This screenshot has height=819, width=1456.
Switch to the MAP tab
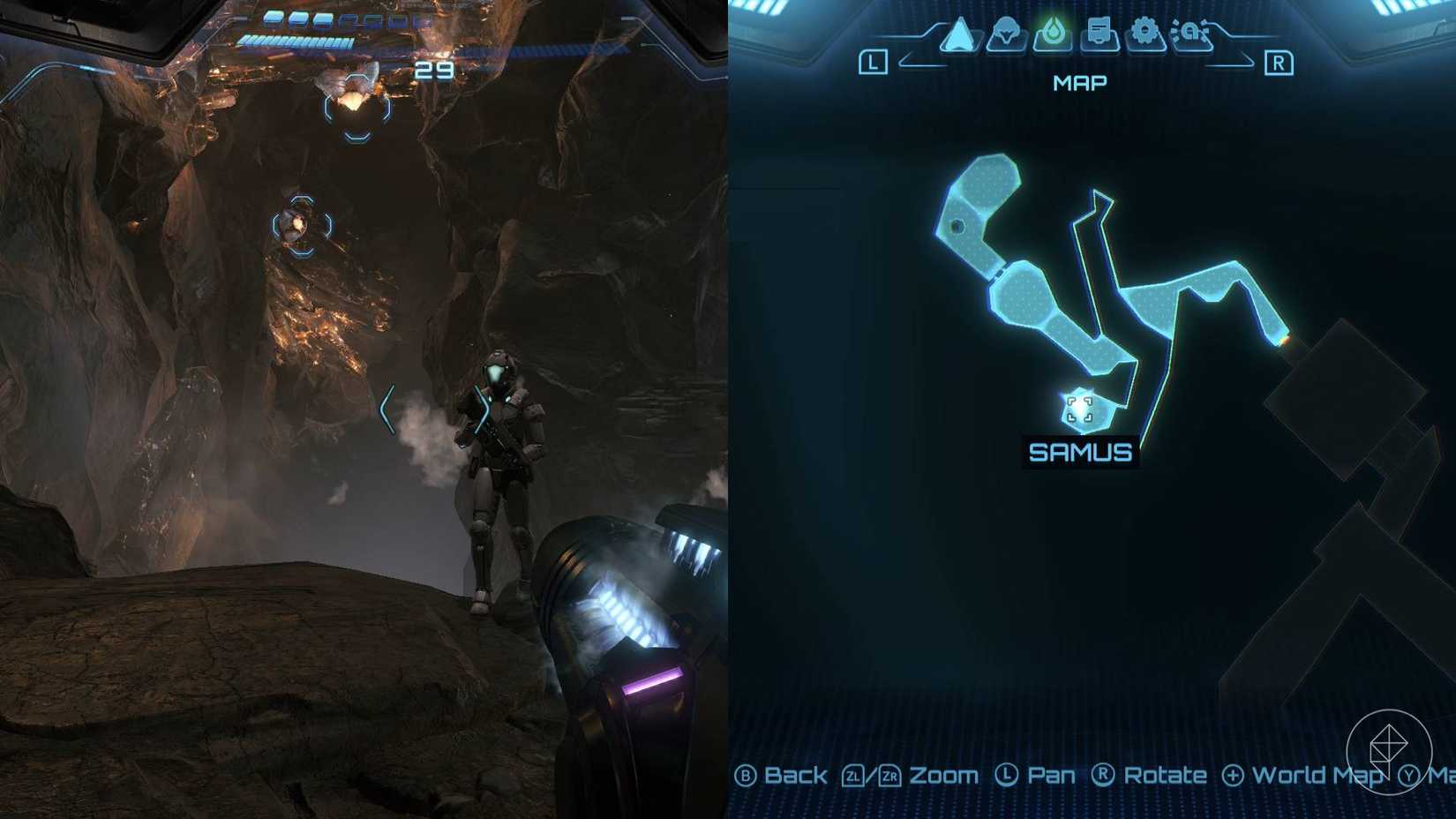tap(1078, 82)
